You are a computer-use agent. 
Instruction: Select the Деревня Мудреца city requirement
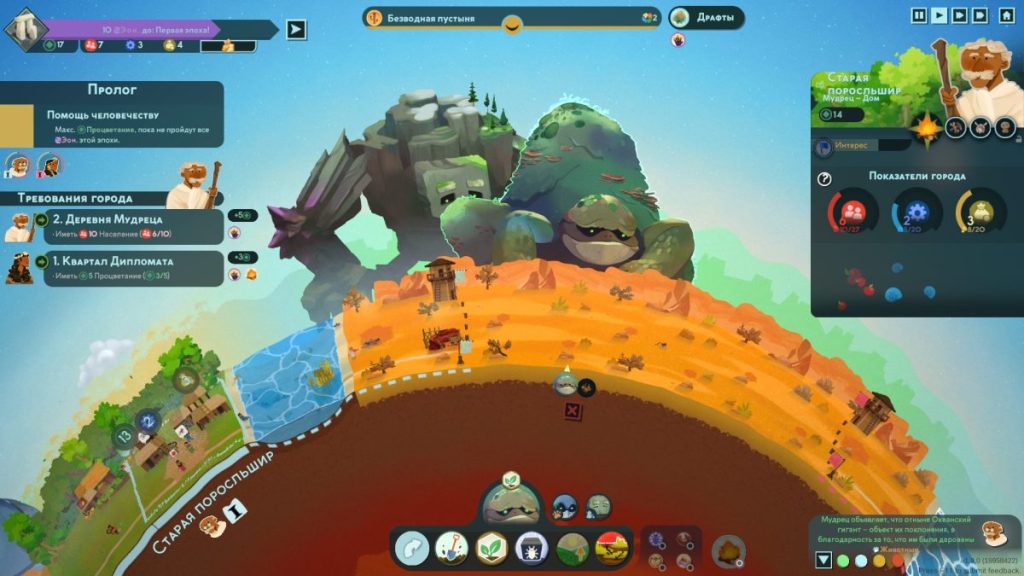tap(120, 226)
